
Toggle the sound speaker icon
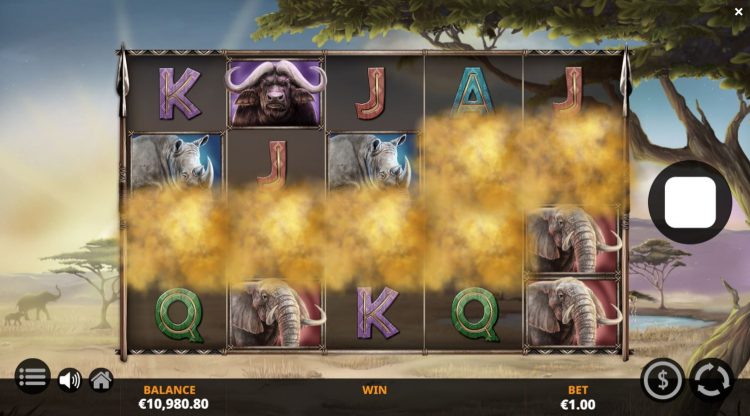coord(69,380)
